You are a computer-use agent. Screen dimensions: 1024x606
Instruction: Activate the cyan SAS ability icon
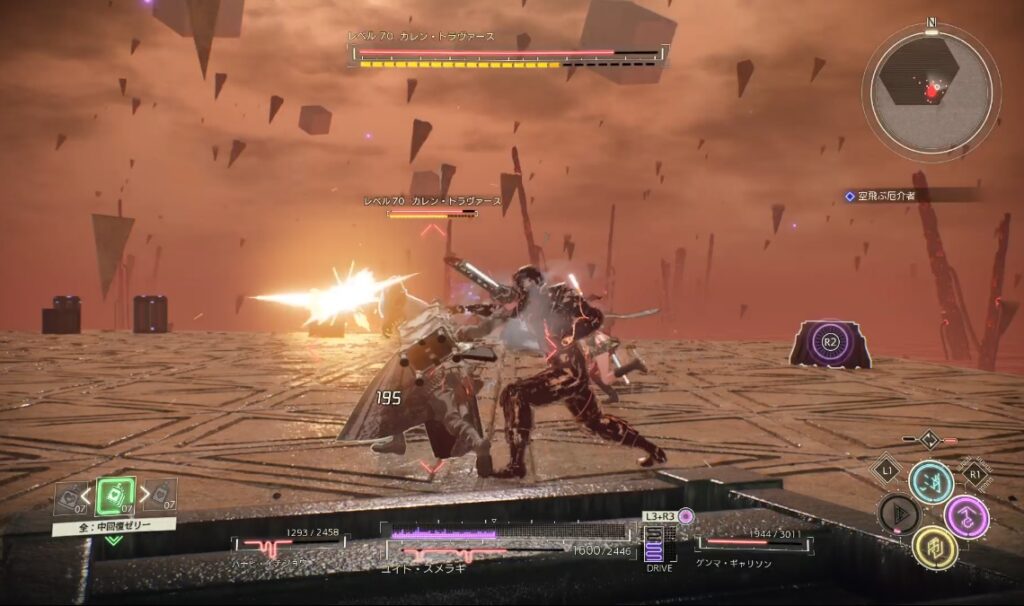[930, 481]
